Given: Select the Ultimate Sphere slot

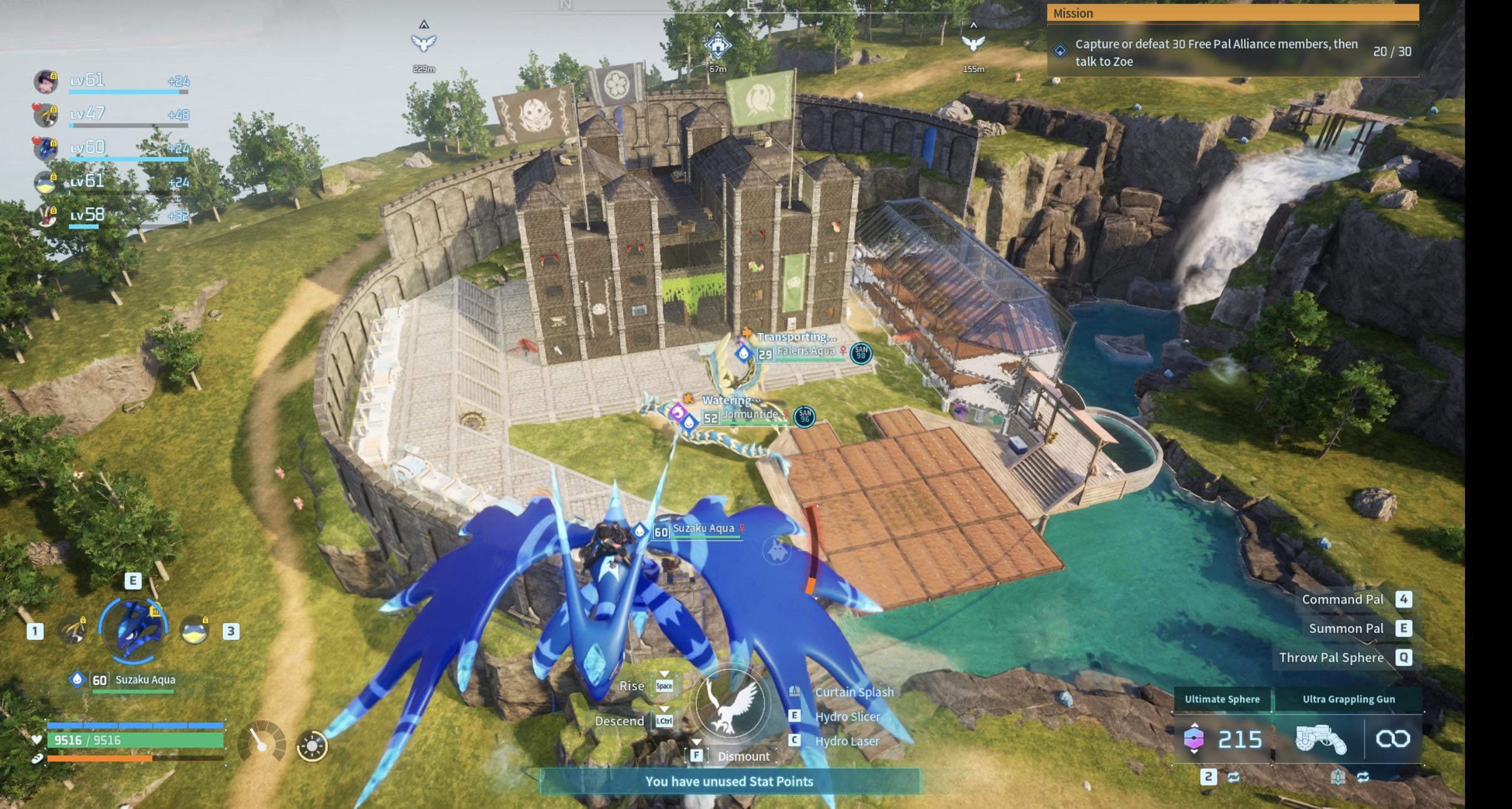Looking at the screenshot, I should 1221,738.
